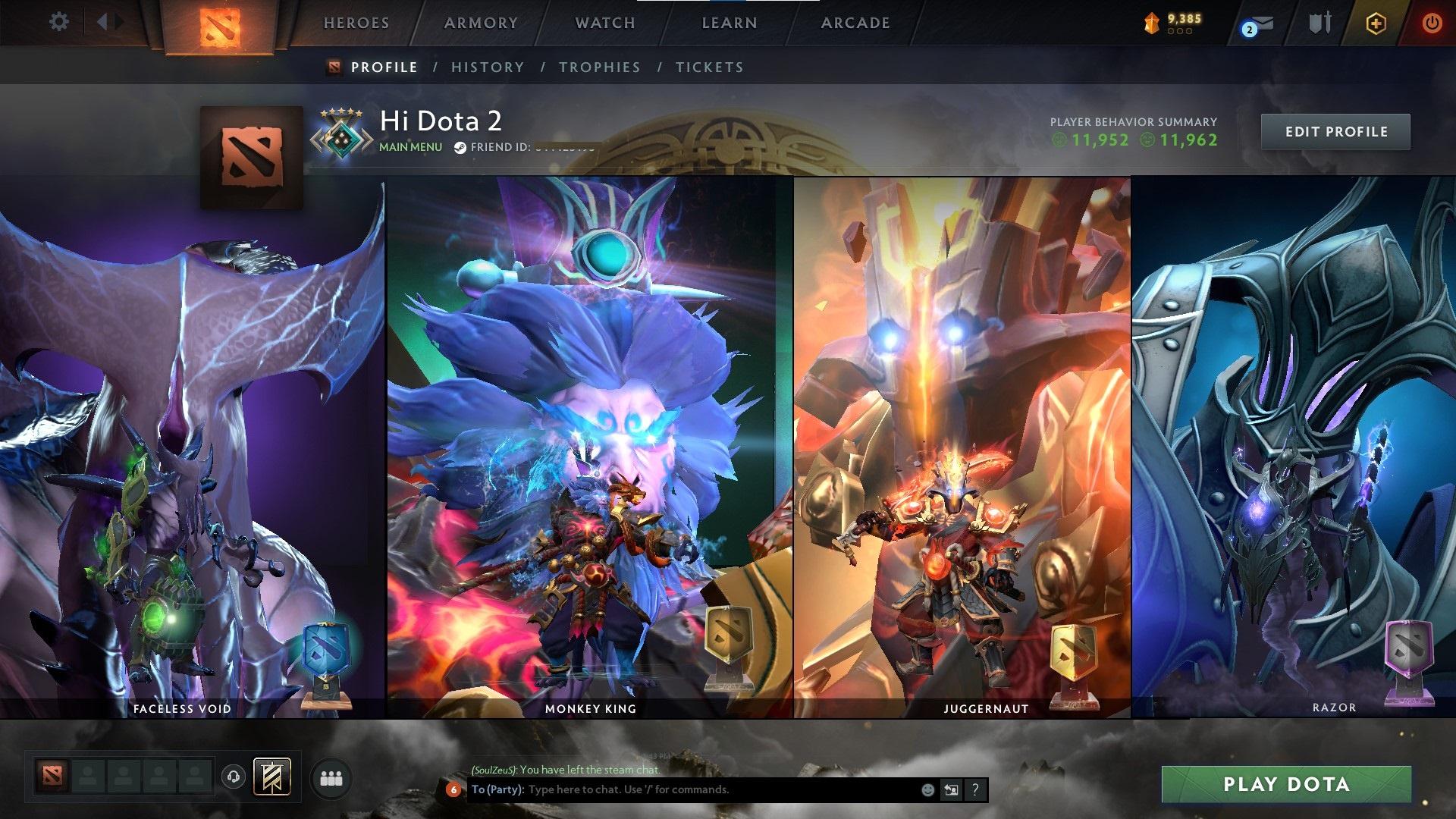The height and width of the screenshot is (819, 1456).
Task: Enable voice chat with the headset icon
Action: click(234, 777)
